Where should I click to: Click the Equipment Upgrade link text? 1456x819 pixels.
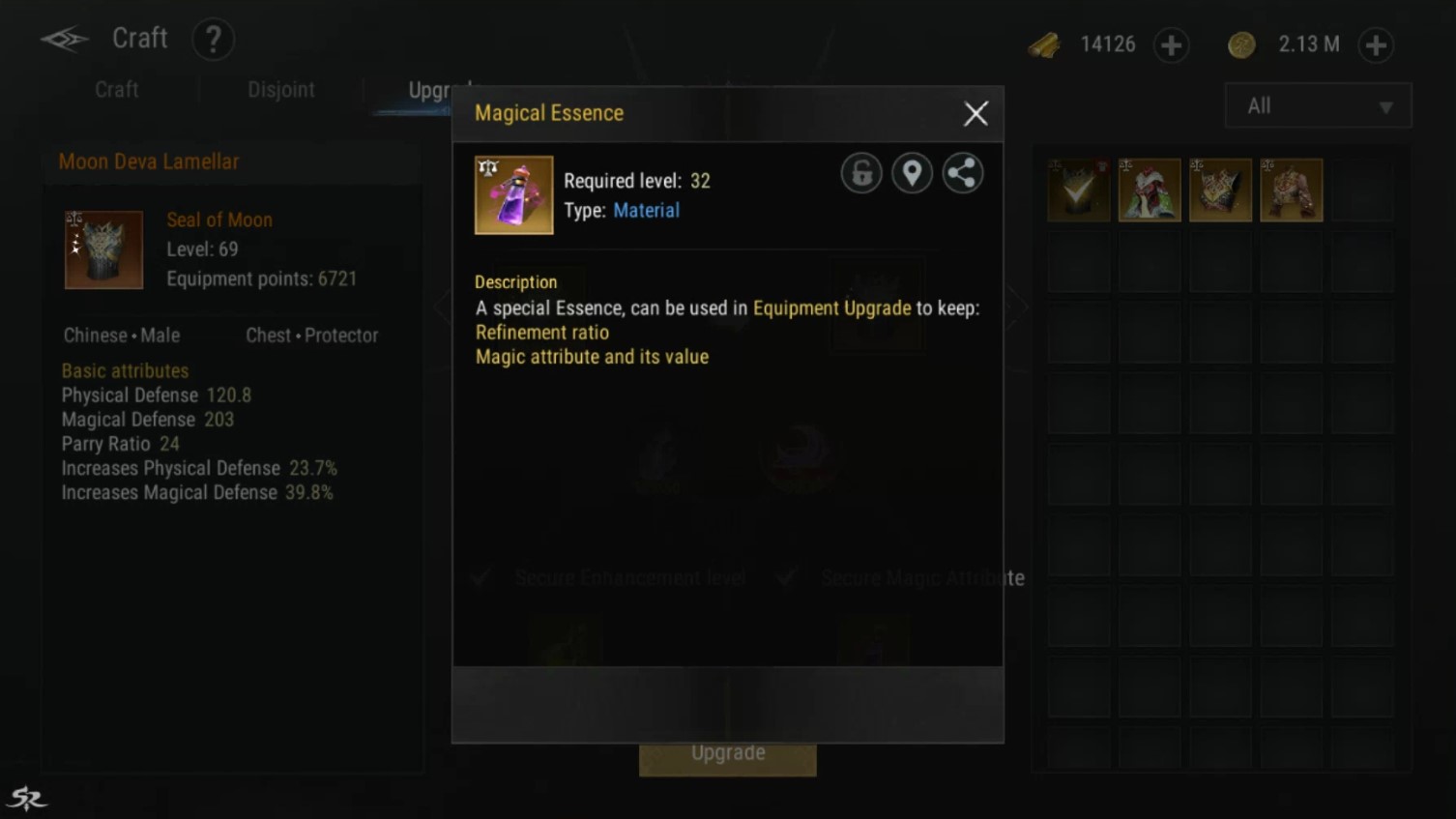(x=831, y=308)
